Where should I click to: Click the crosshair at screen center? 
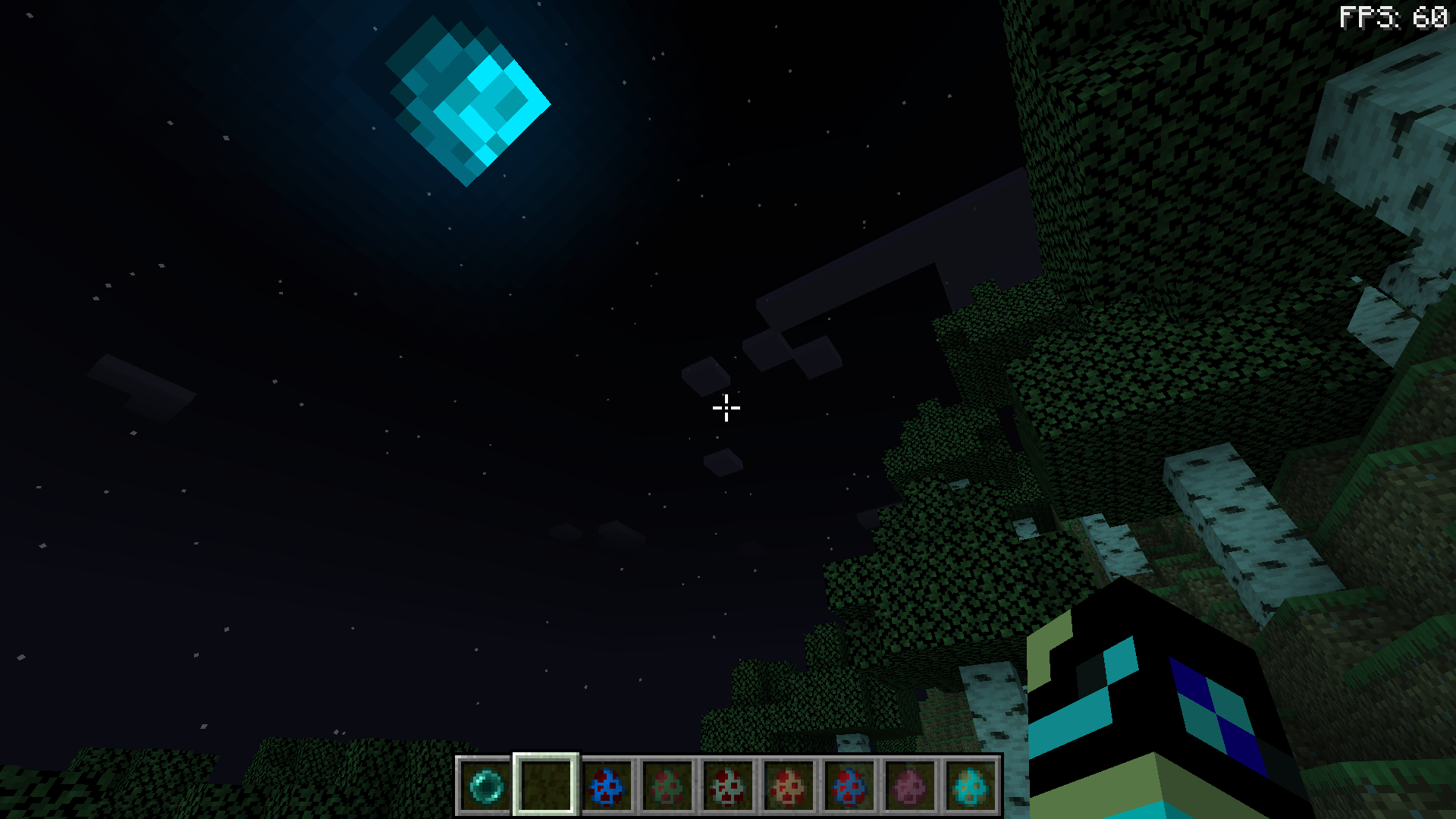[x=726, y=408]
